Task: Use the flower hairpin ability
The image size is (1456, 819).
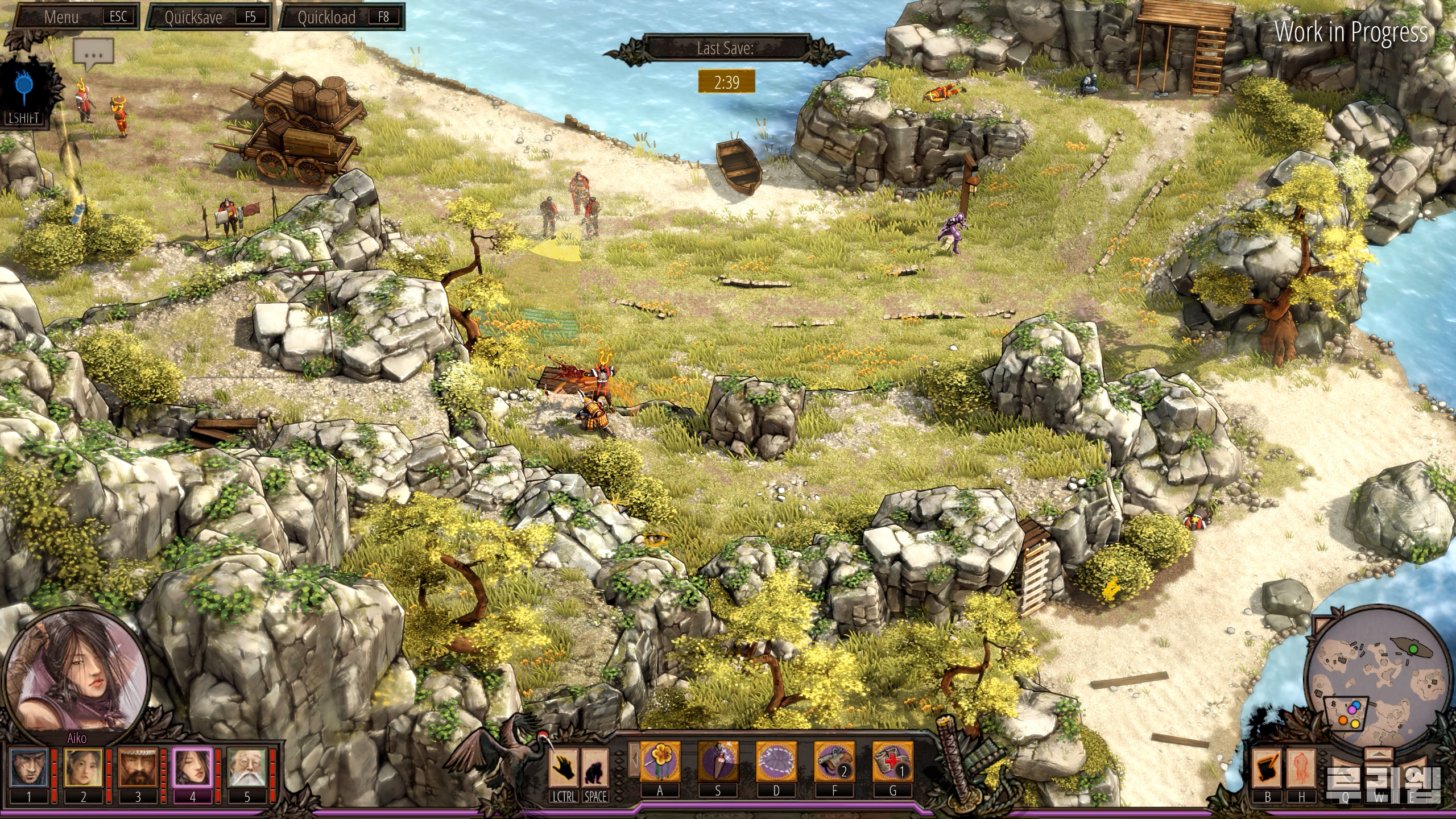Action: point(660,761)
